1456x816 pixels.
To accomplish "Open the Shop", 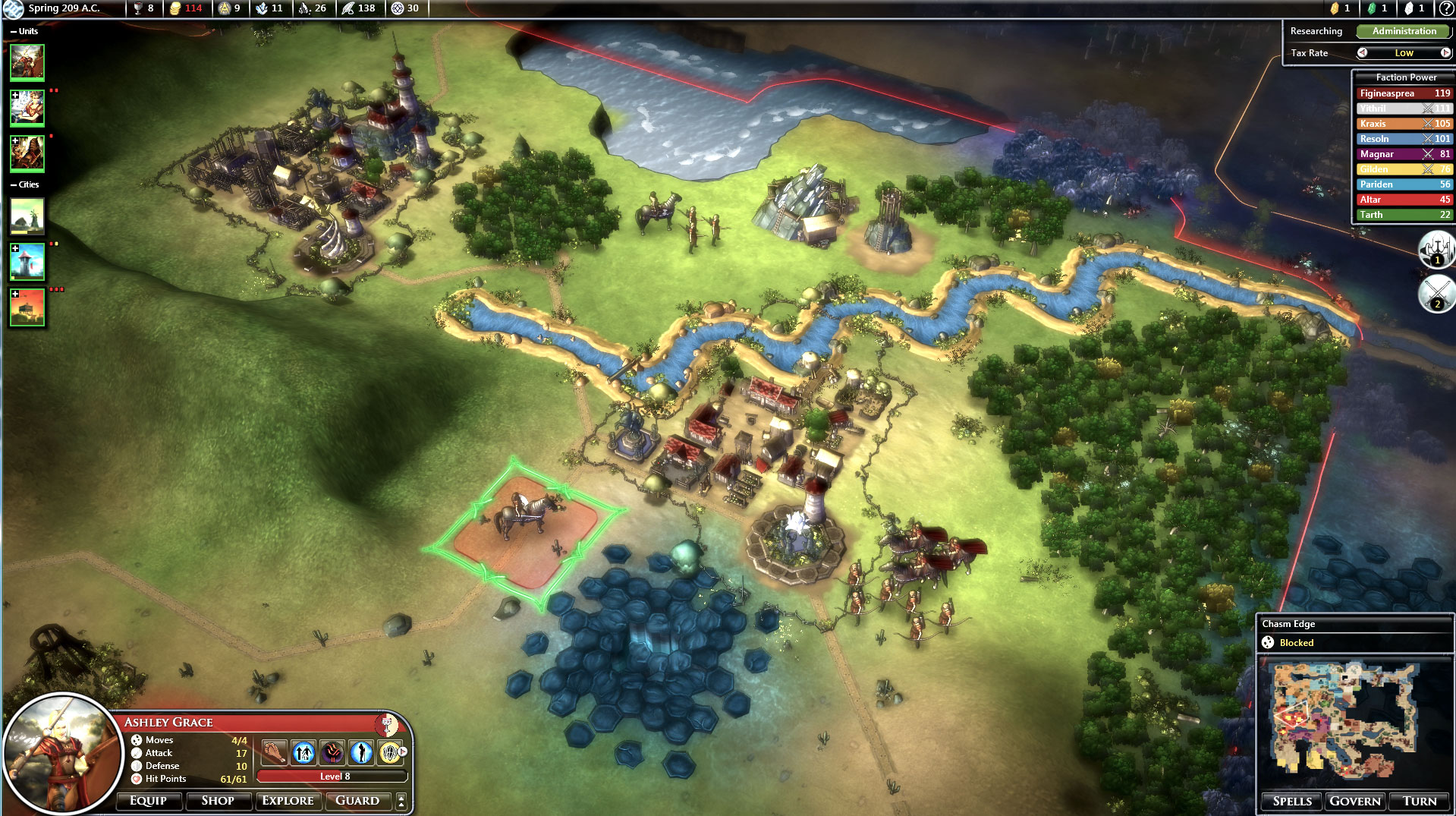I will [x=218, y=801].
